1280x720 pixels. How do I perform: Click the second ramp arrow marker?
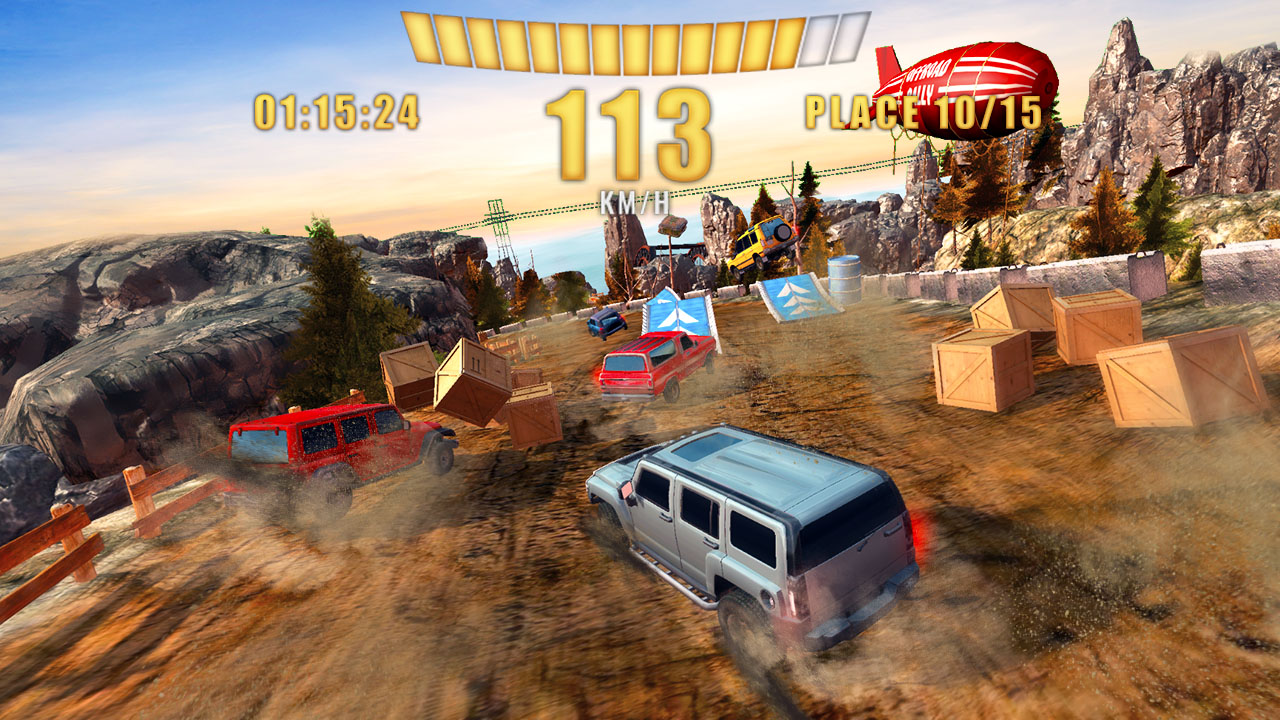tap(799, 295)
